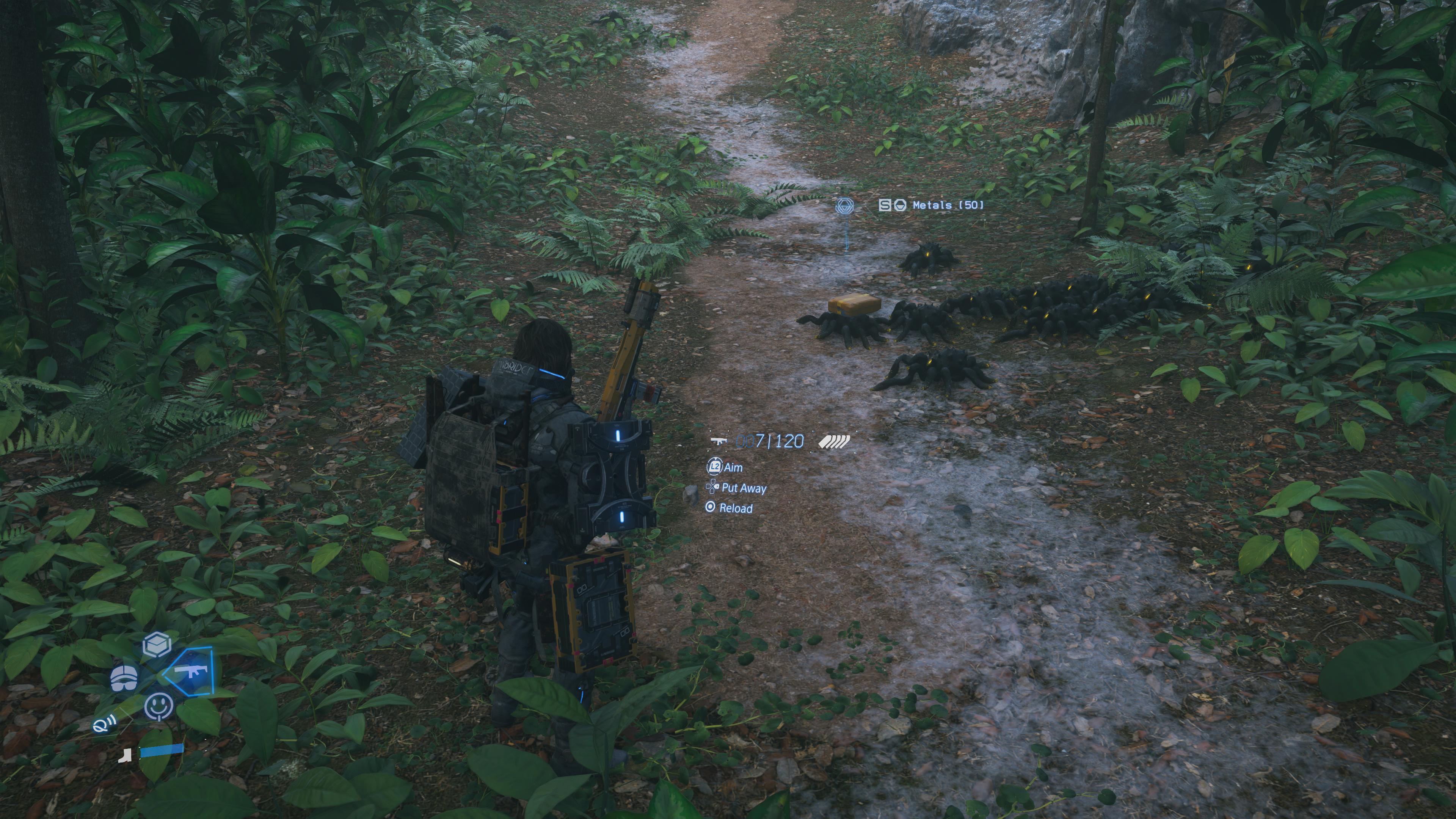Open the smiley face emote option
This screenshot has height=819, width=1456.
click(x=159, y=706)
